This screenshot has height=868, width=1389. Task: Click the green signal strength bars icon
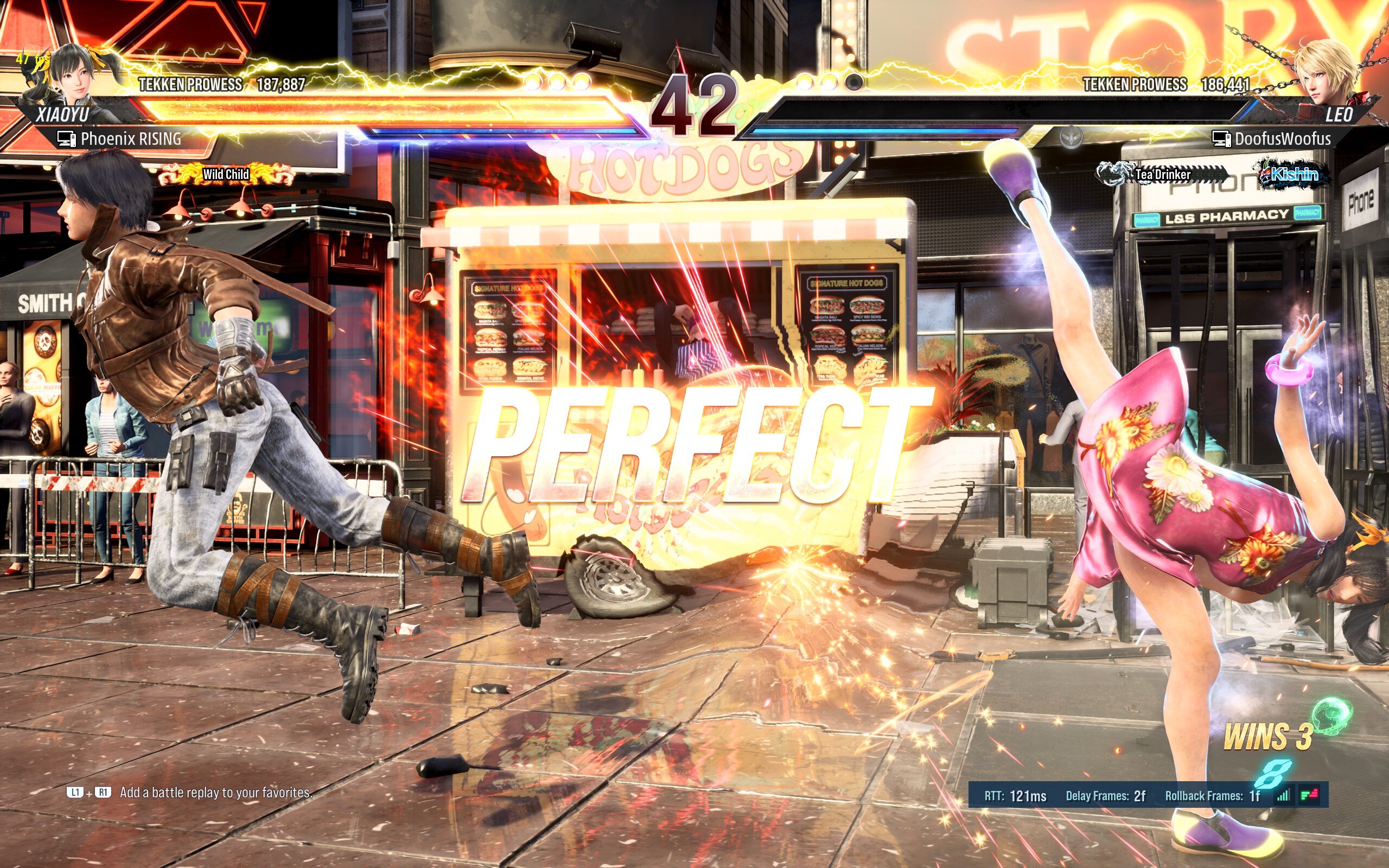click(x=1283, y=795)
